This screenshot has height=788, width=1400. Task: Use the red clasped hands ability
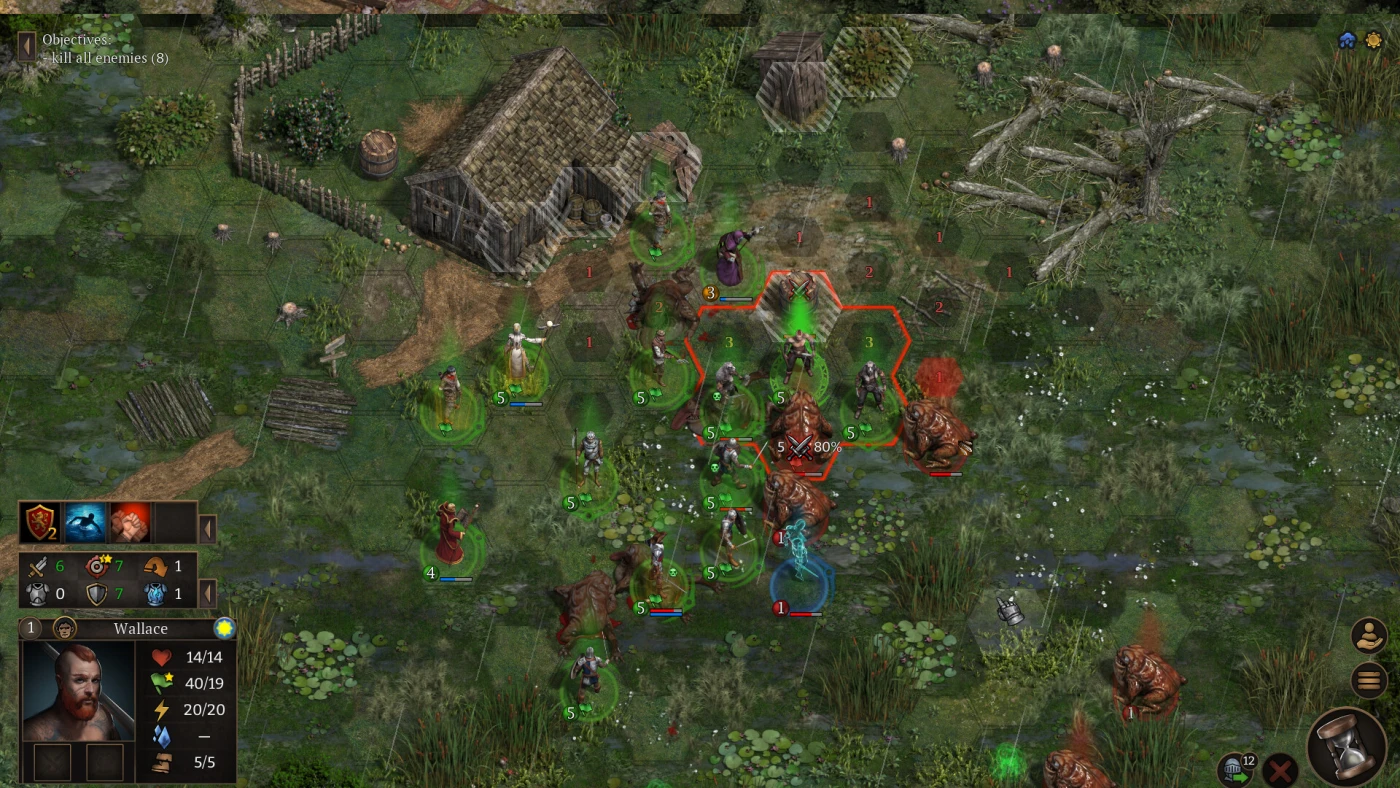pyautogui.click(x=130, y=522)
